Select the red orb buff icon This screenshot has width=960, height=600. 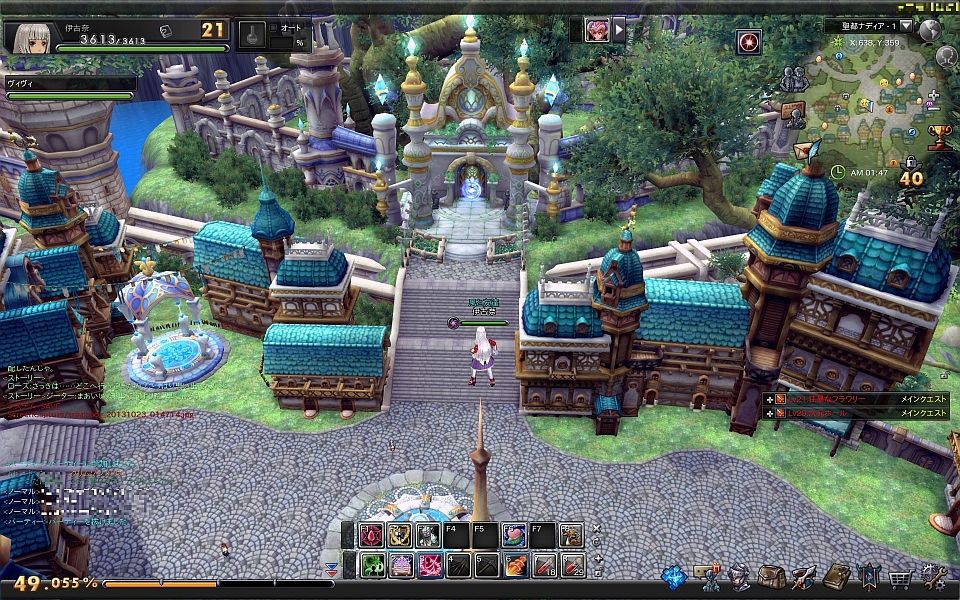(x=749, y=42)
